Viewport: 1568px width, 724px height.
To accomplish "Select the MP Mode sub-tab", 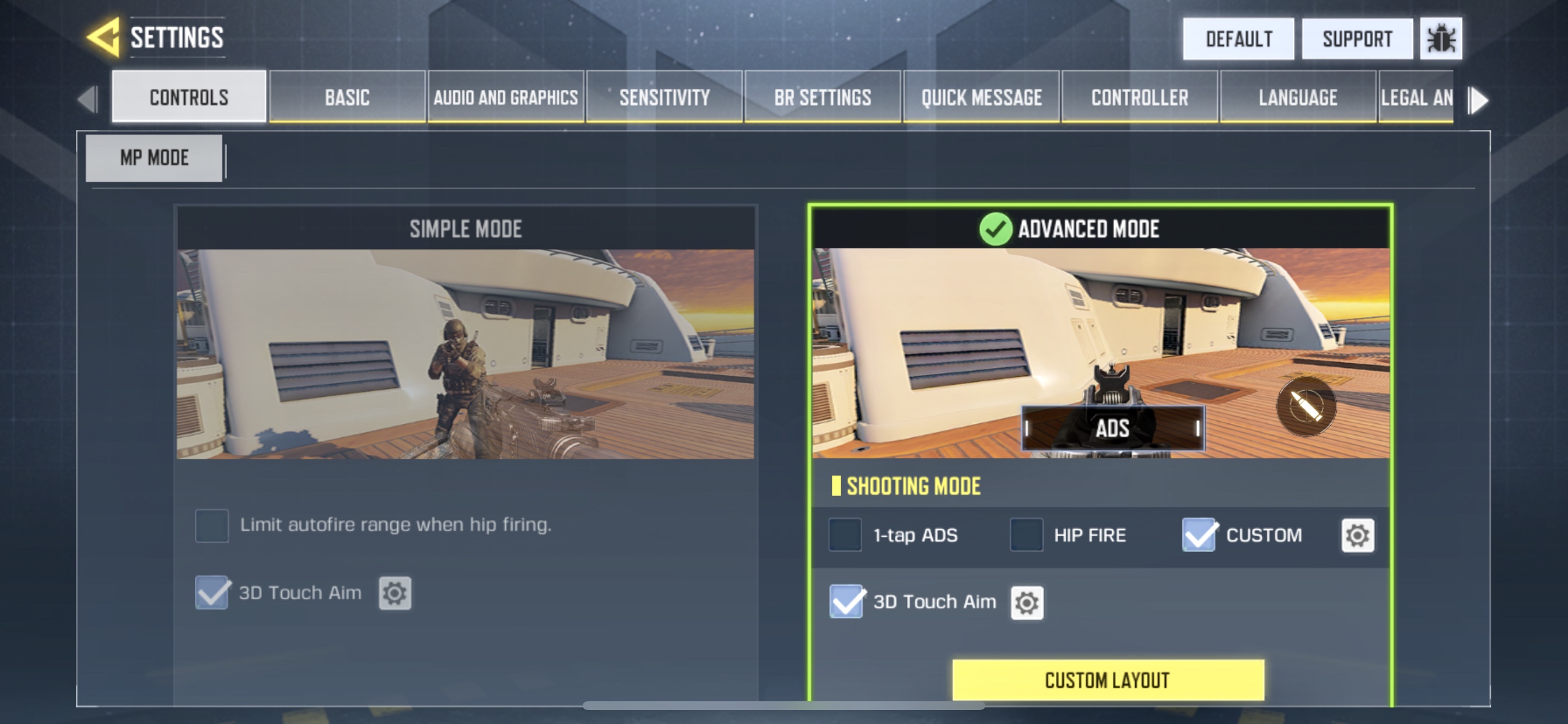I will (154, 158).
